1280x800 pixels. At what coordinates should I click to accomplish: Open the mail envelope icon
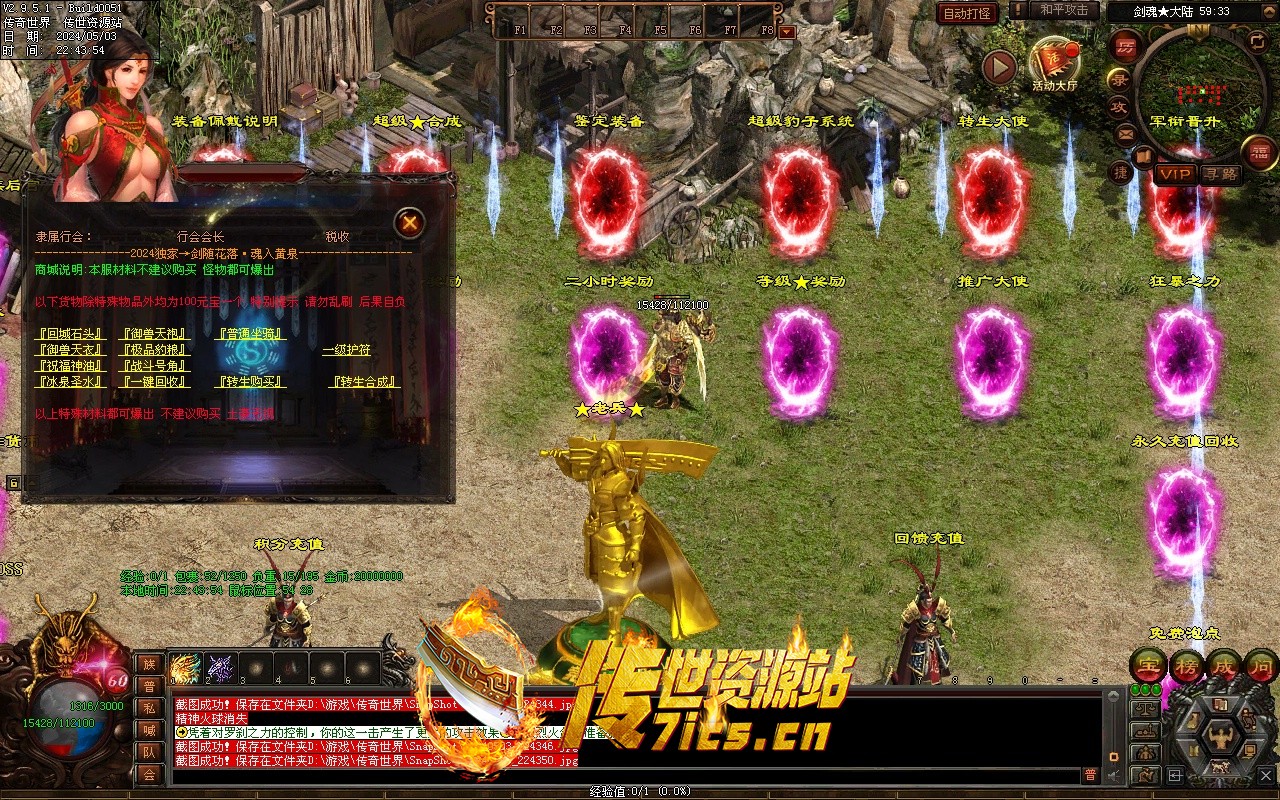[x=1126, y=133]
